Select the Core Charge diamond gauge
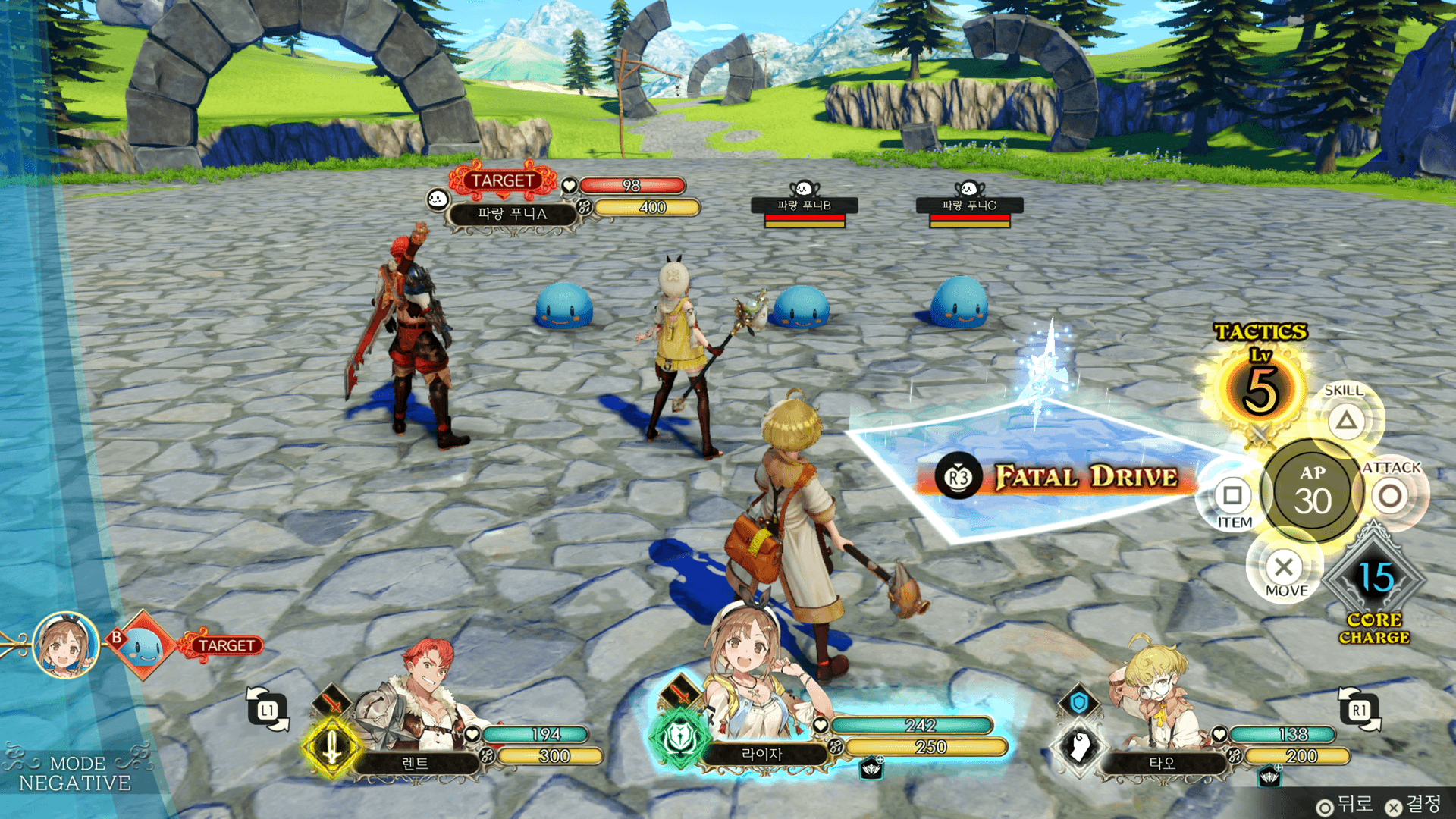Screen dimensions: 1456x819 click(x=1375, y=579)
